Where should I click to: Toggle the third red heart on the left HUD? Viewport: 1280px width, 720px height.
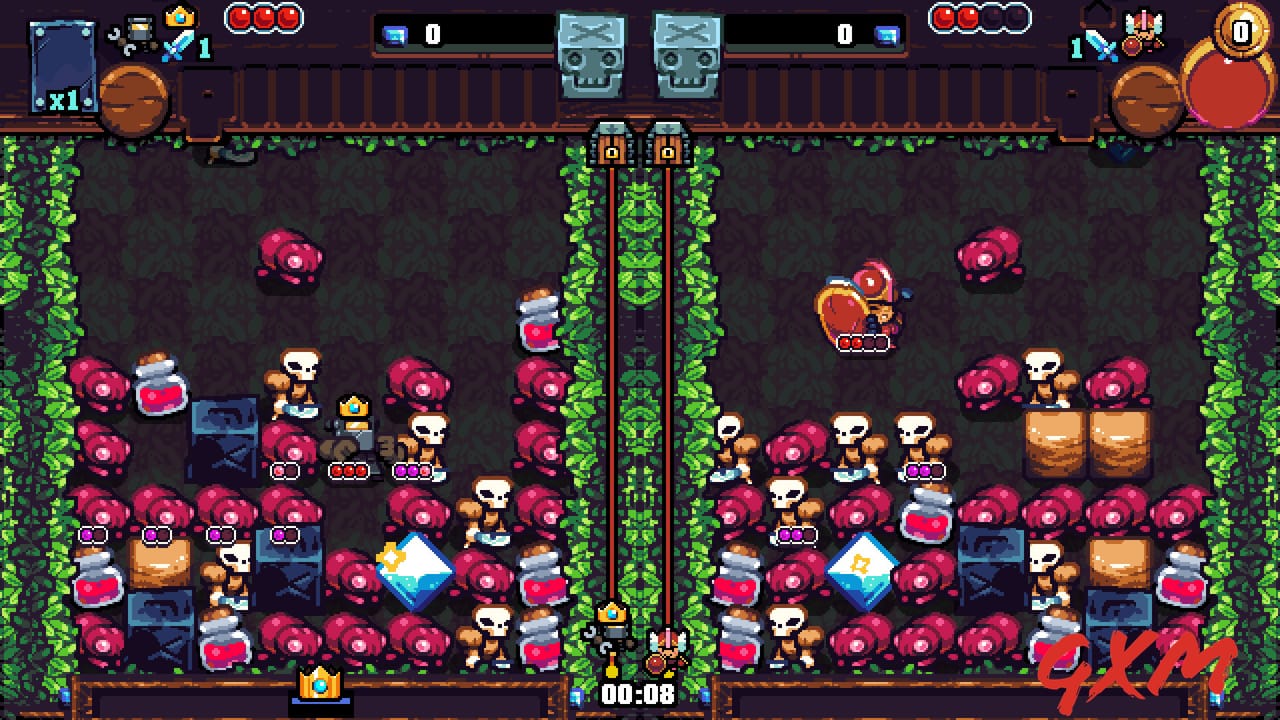pos(289,16)
